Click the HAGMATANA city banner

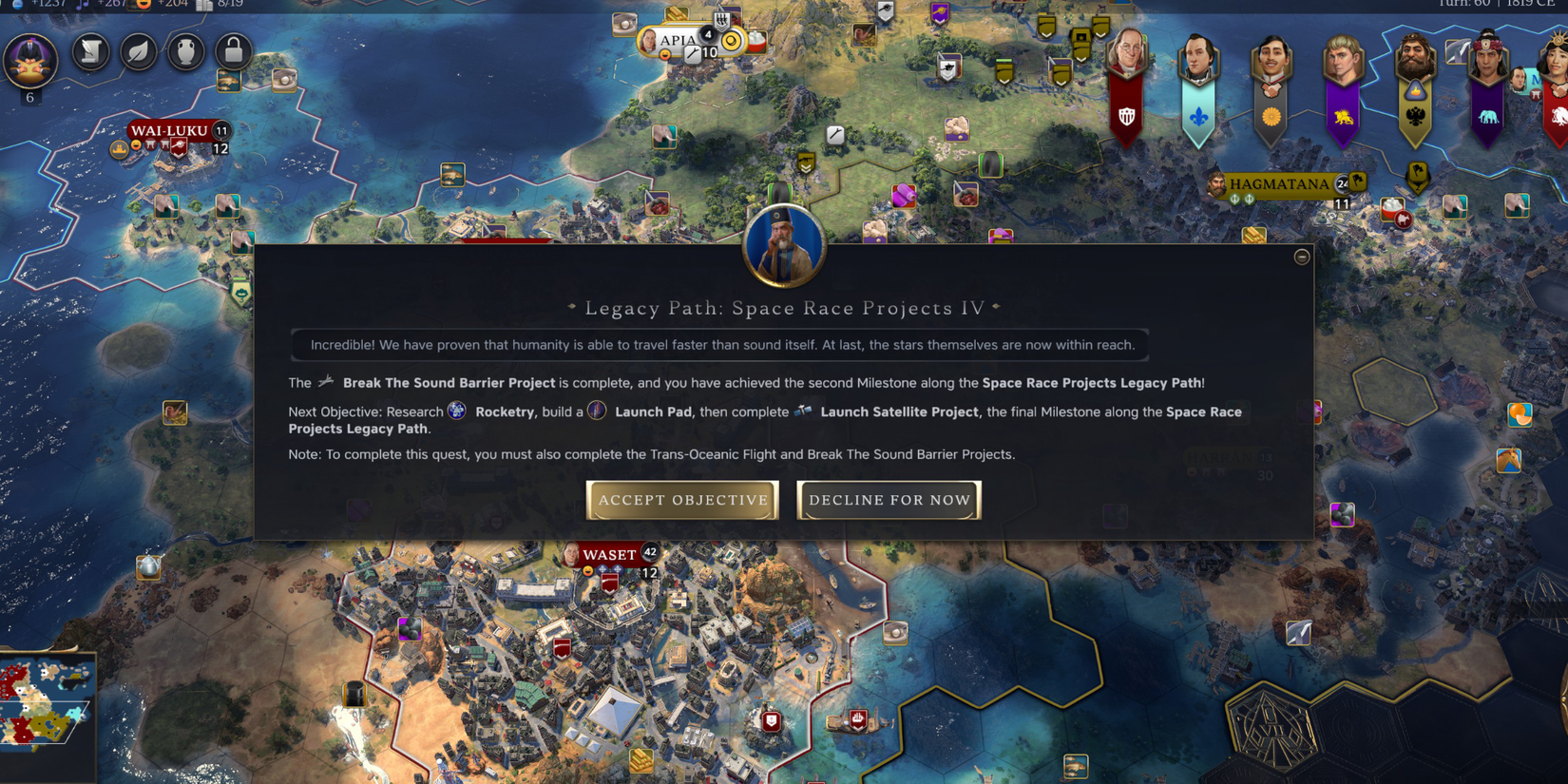point(1278,184)
